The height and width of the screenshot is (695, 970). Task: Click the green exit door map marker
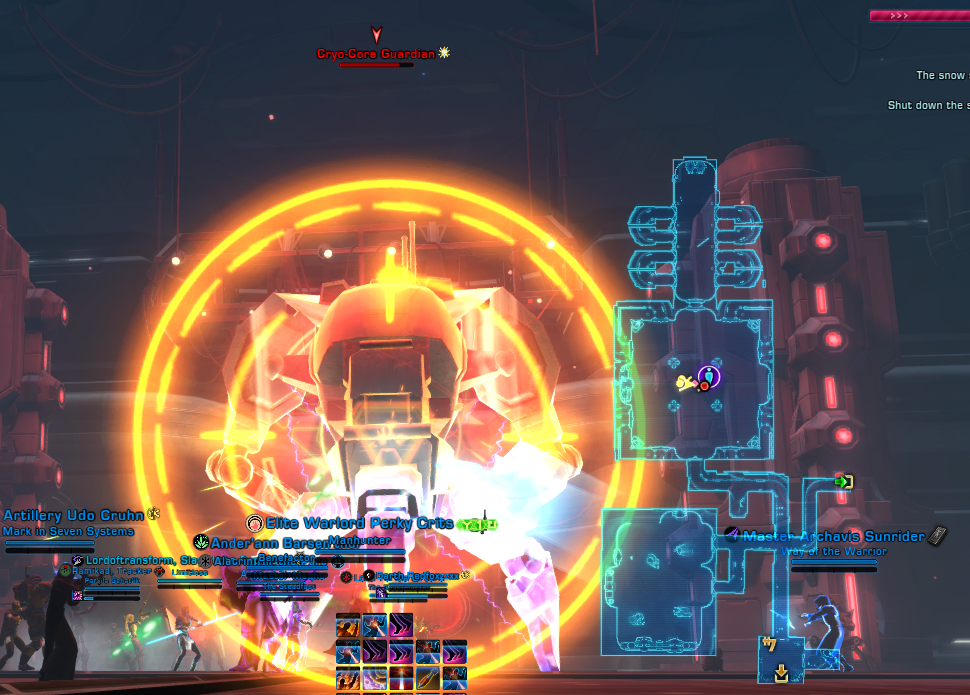[x=843, y=482]
